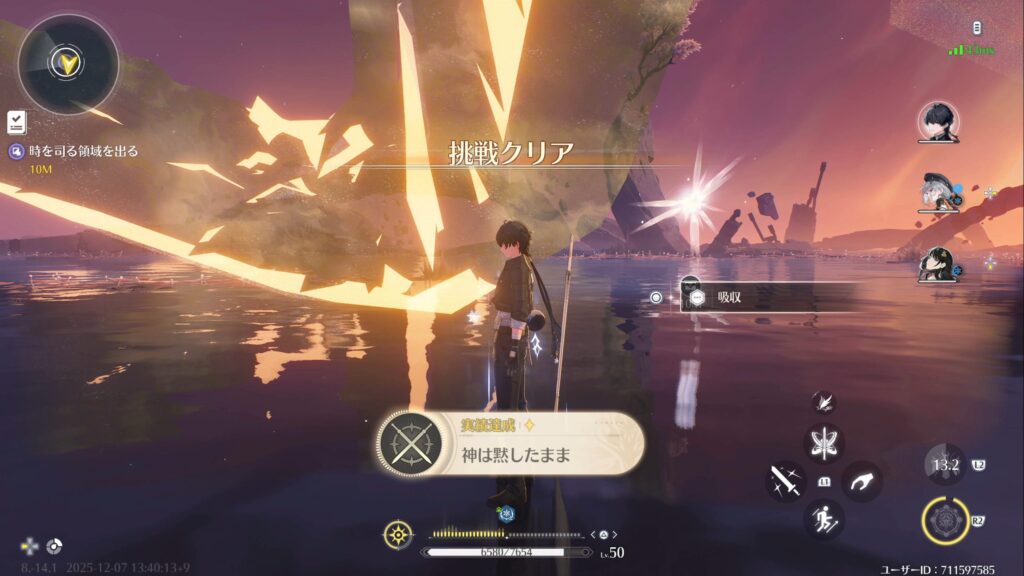
Task: Switch to the dark-haired male party member
Action: point(938,122)
